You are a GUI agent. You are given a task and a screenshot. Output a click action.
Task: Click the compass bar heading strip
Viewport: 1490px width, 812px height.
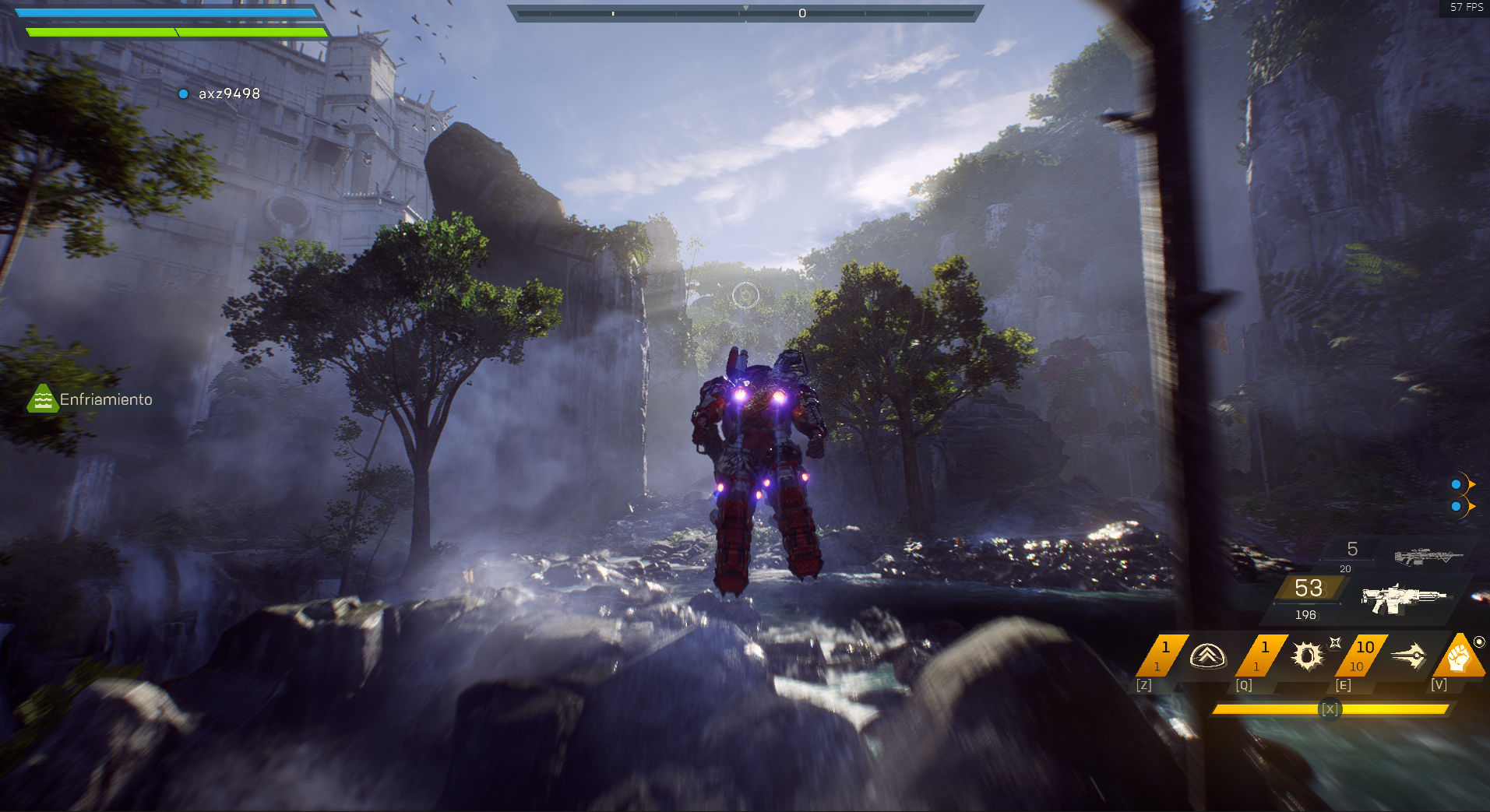[x=745, y=13]
